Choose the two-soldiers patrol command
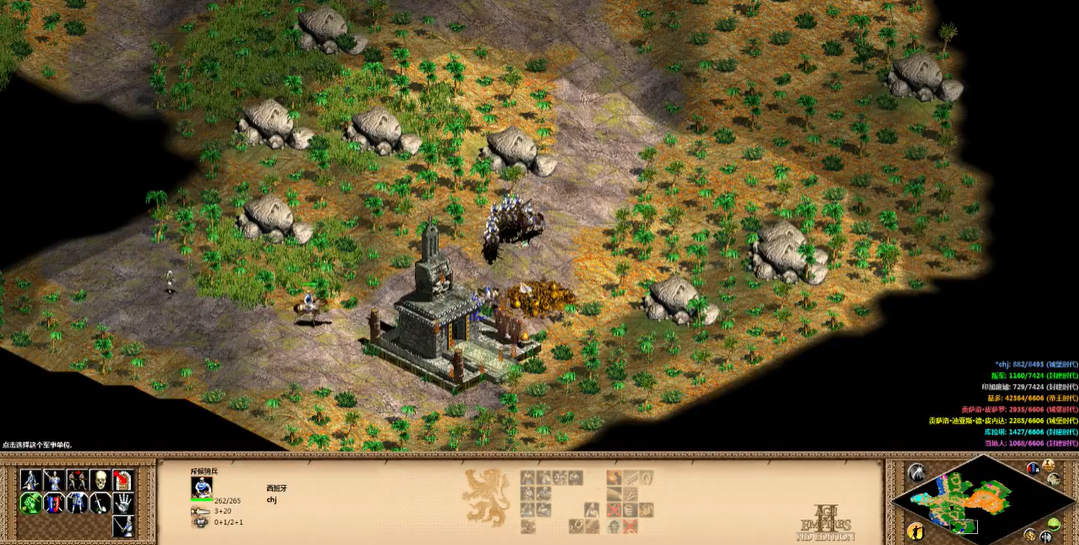The image size is (1079, 545). (x=77, y=481)
